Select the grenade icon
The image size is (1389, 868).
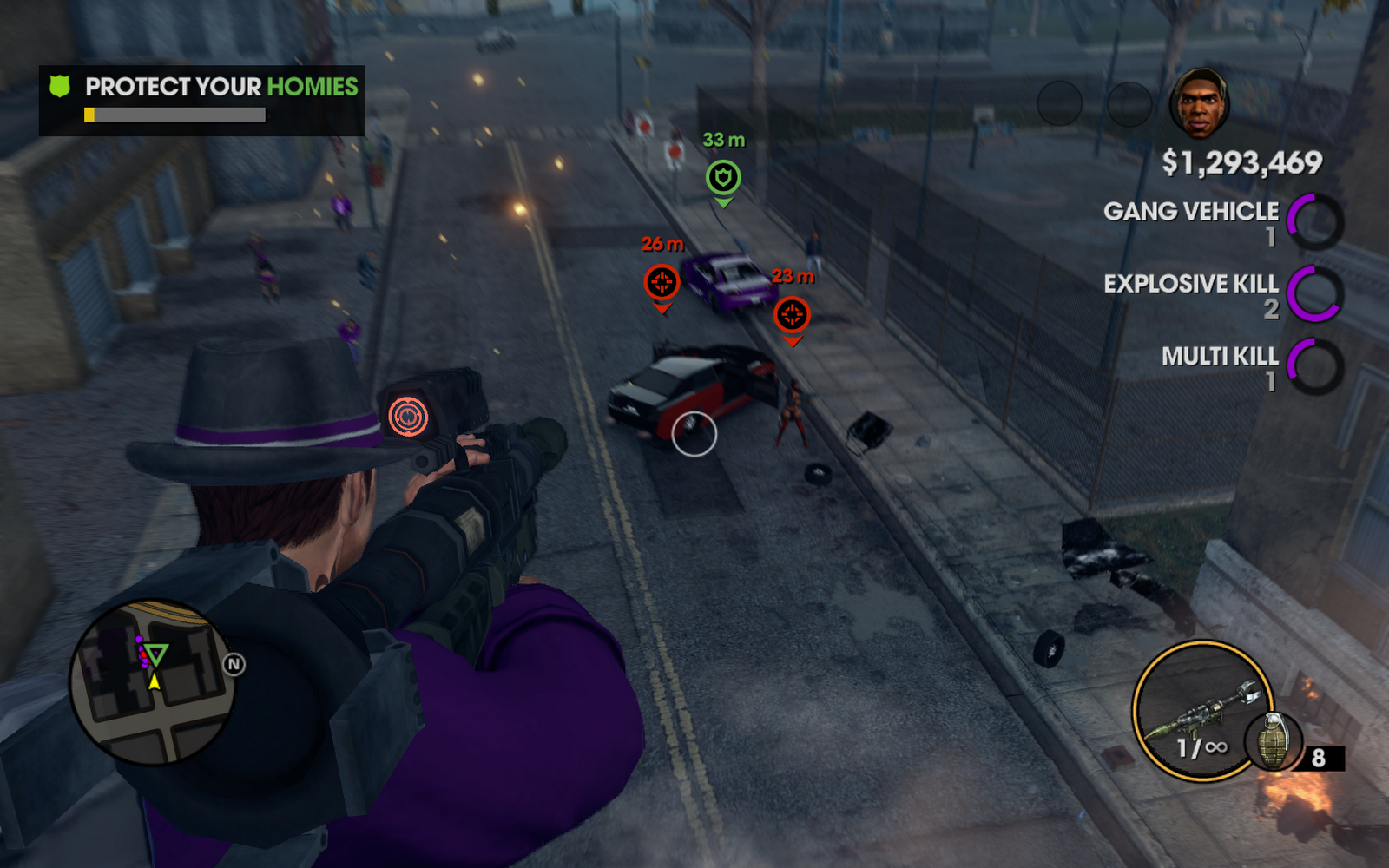[1273, 740]
